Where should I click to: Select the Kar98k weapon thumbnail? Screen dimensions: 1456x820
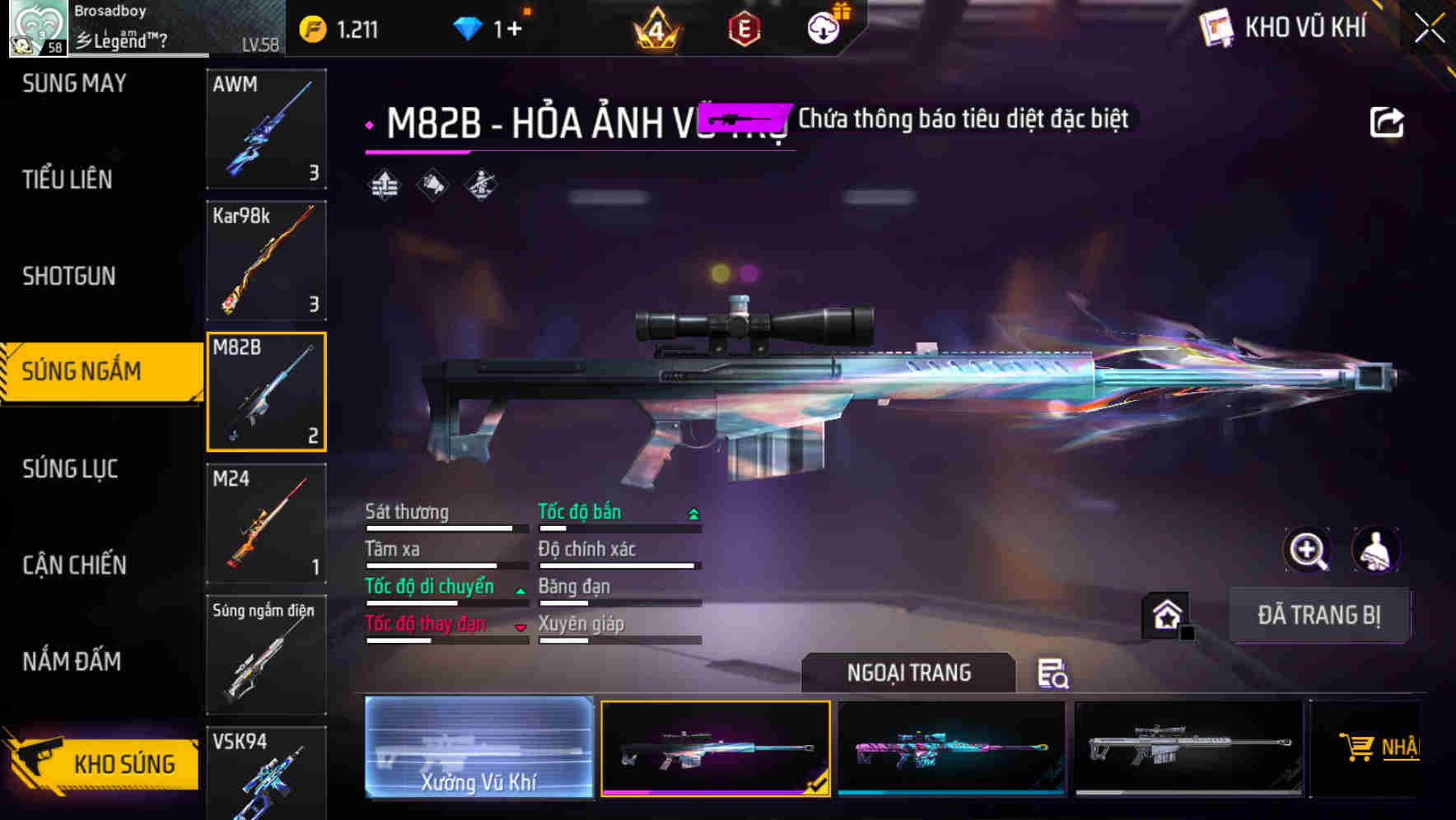[265, 260]
